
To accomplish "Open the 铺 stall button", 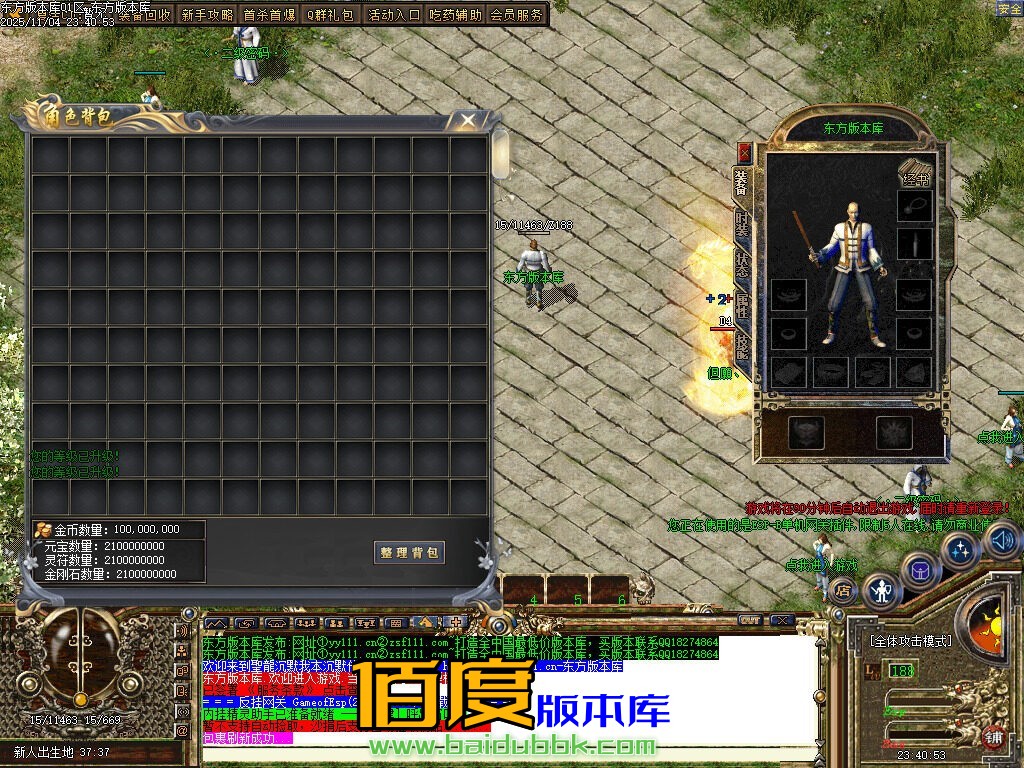I will [993, 738].
